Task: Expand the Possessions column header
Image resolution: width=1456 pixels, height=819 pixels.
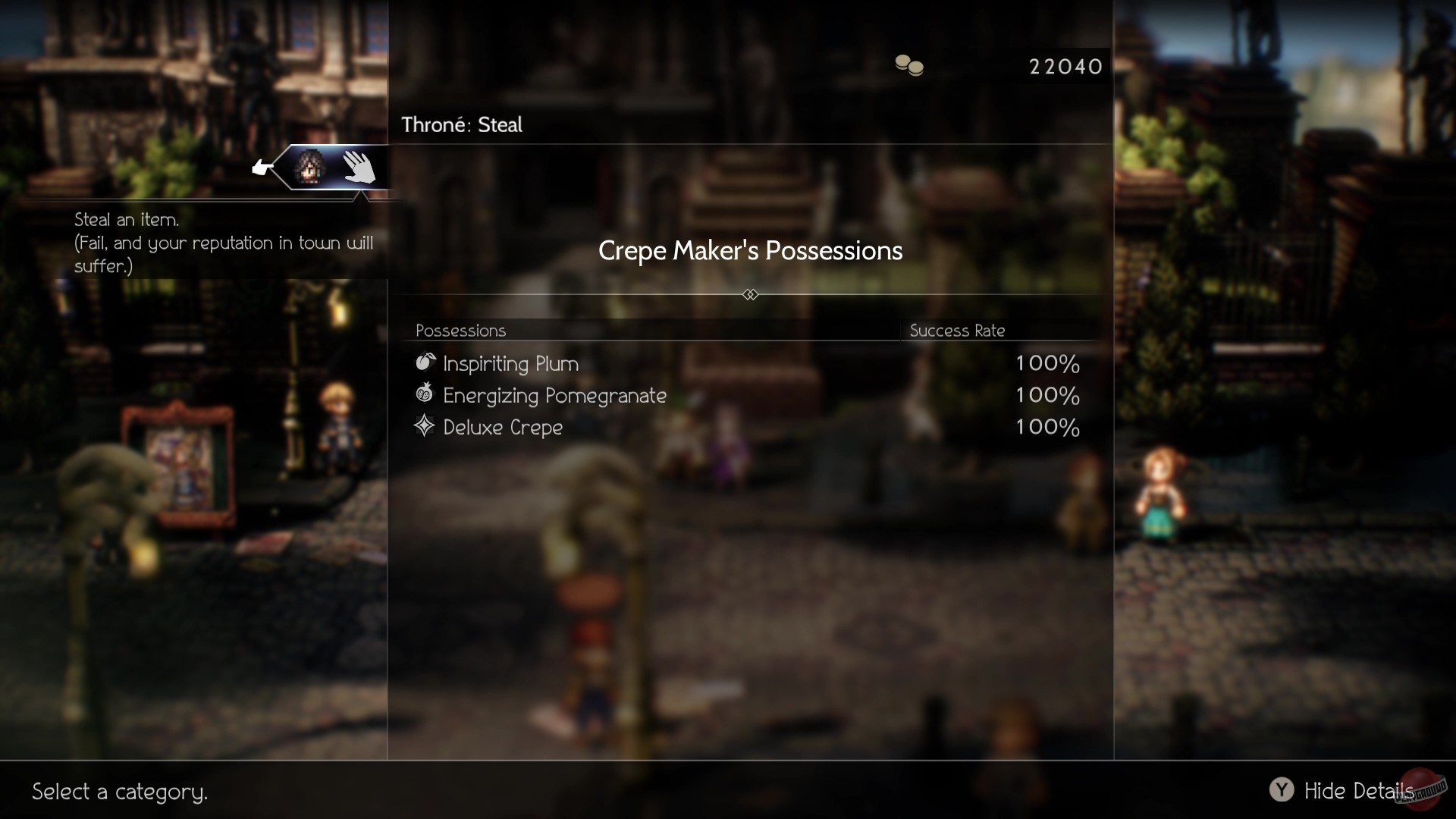Action: (x=461, y=331)
